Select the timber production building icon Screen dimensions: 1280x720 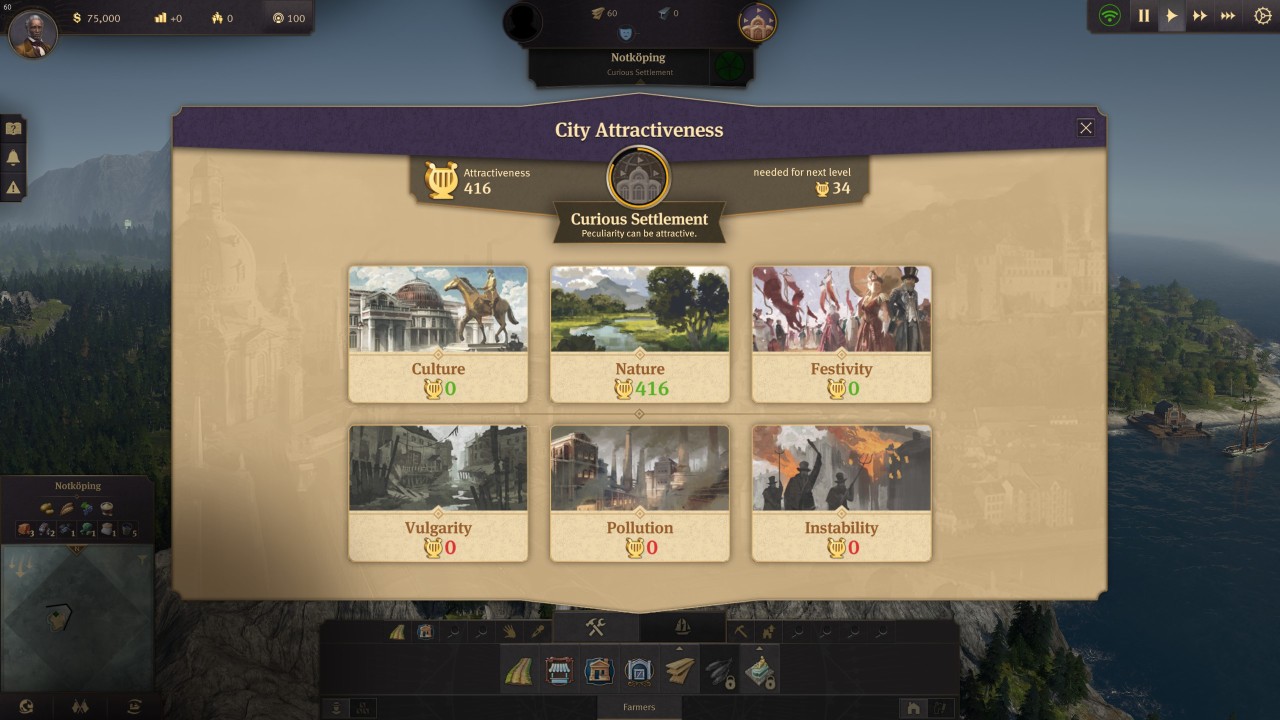[677, 670]
